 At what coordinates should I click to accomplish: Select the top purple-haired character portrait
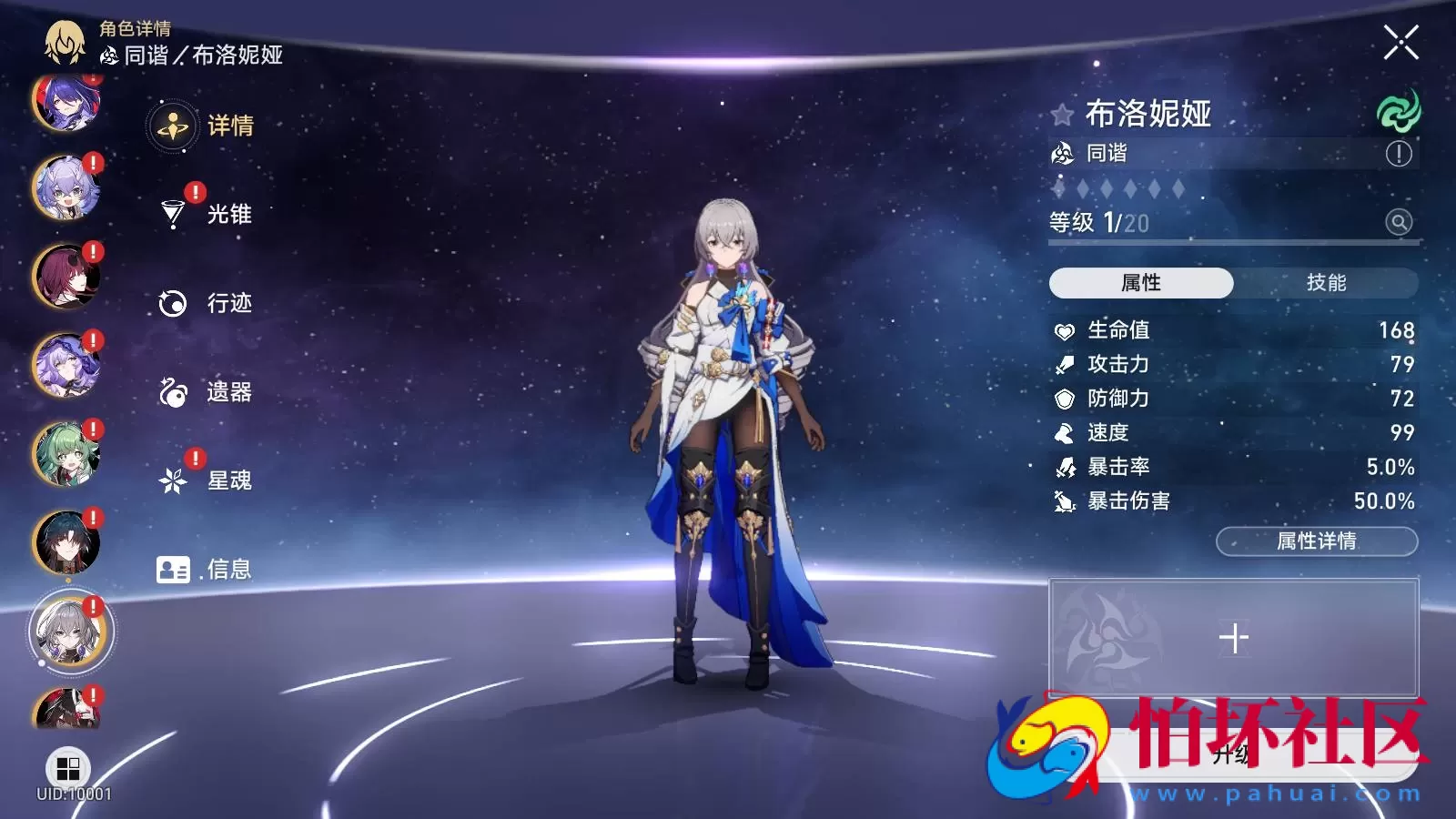click(x=67, y=109)
